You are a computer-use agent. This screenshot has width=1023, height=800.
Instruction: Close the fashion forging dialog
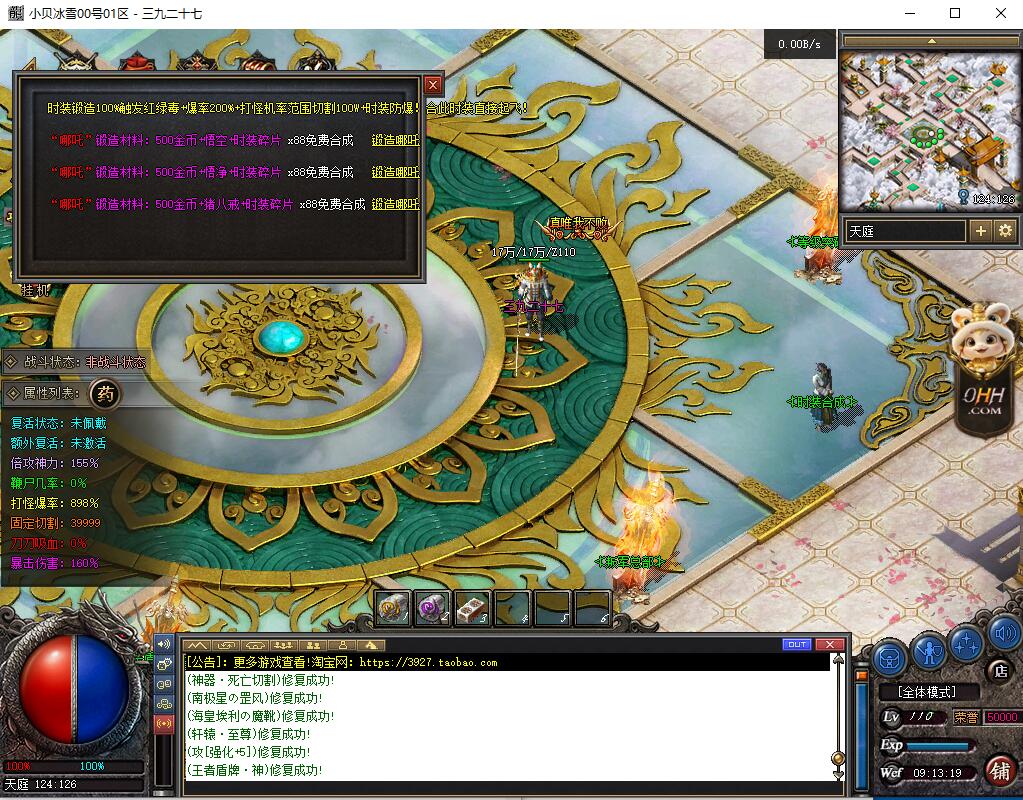433,86
